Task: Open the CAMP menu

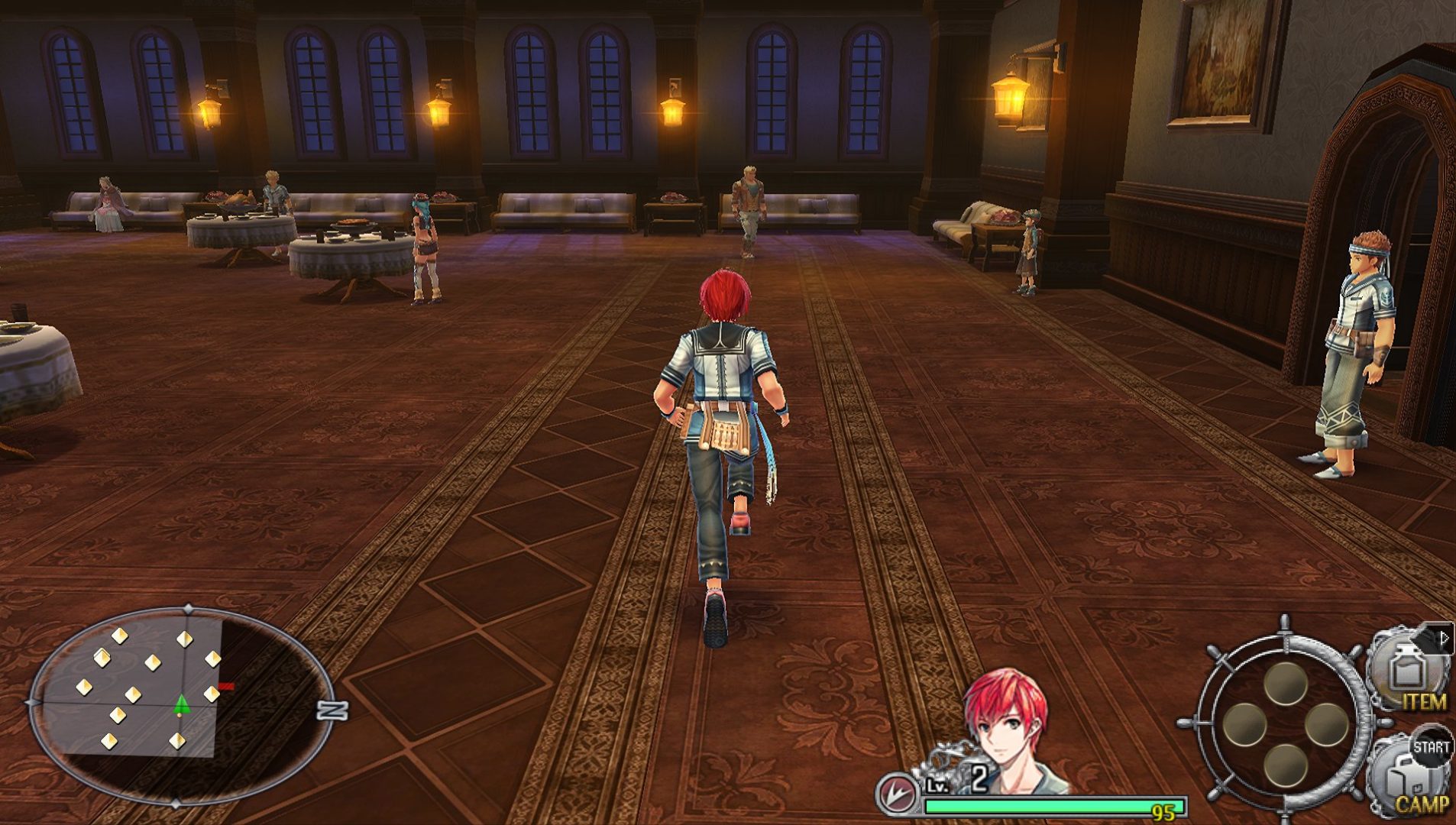Action: coord(1410,775)
